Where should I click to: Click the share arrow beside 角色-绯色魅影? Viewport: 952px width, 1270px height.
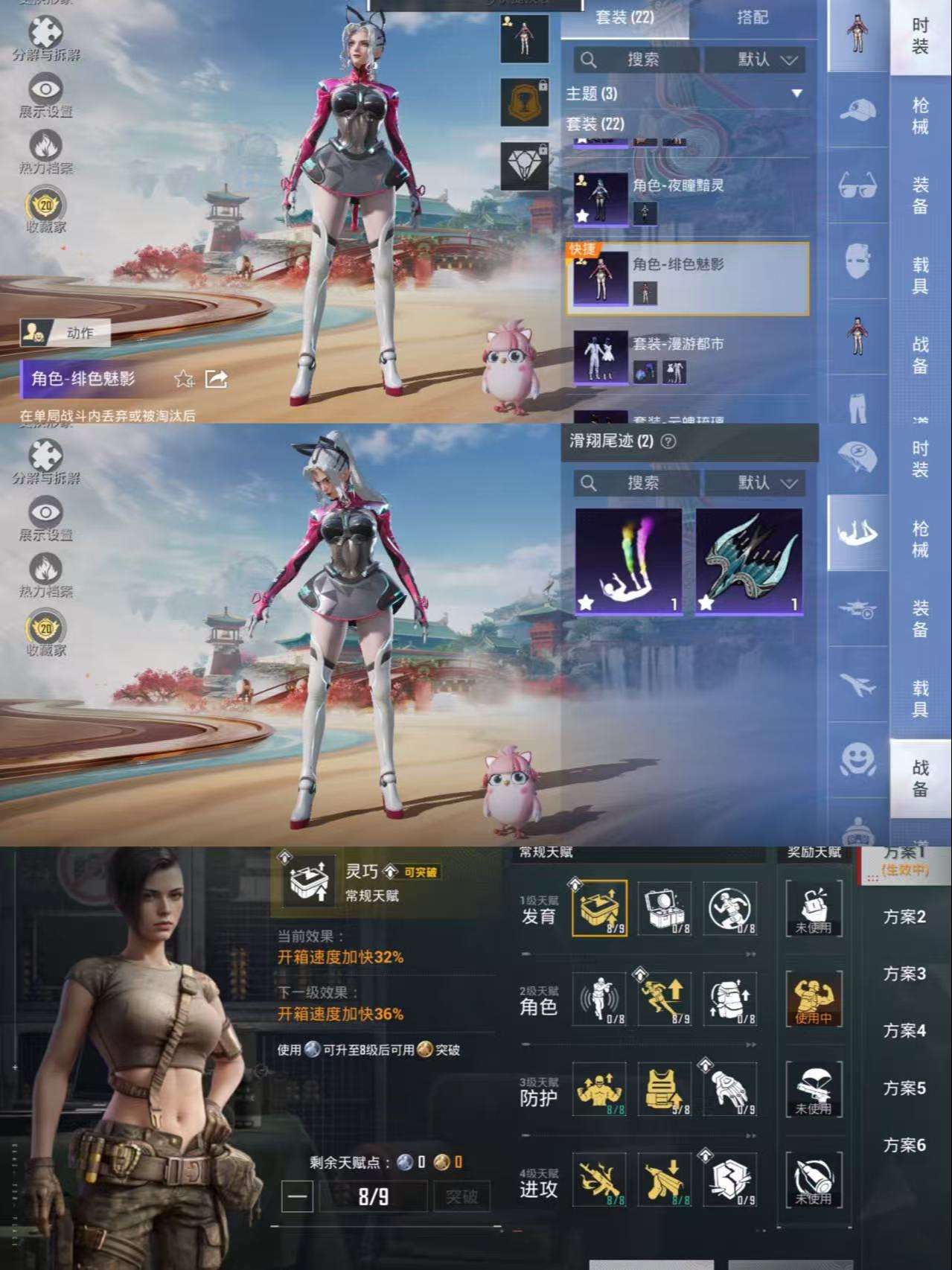(216, 379)
